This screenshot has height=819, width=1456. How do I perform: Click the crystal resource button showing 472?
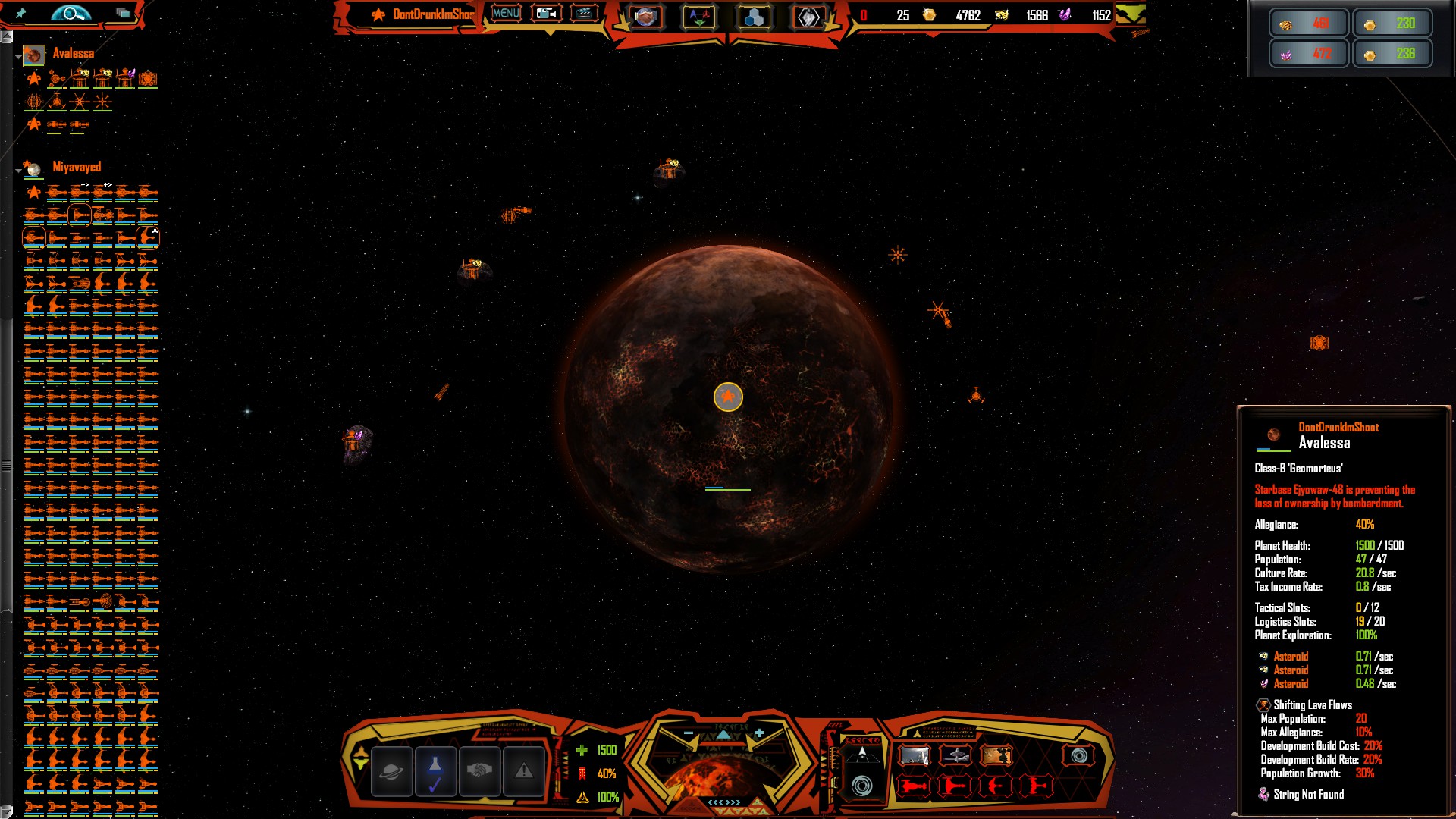[1308, 54]
